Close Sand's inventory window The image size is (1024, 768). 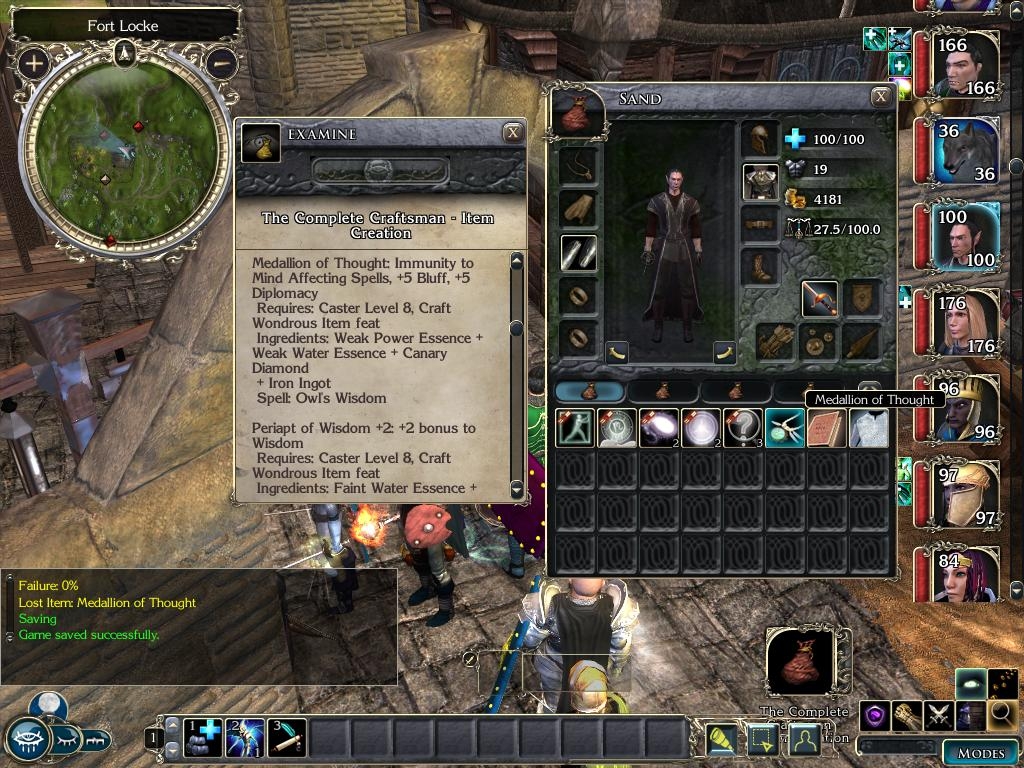tap(881, 97)
